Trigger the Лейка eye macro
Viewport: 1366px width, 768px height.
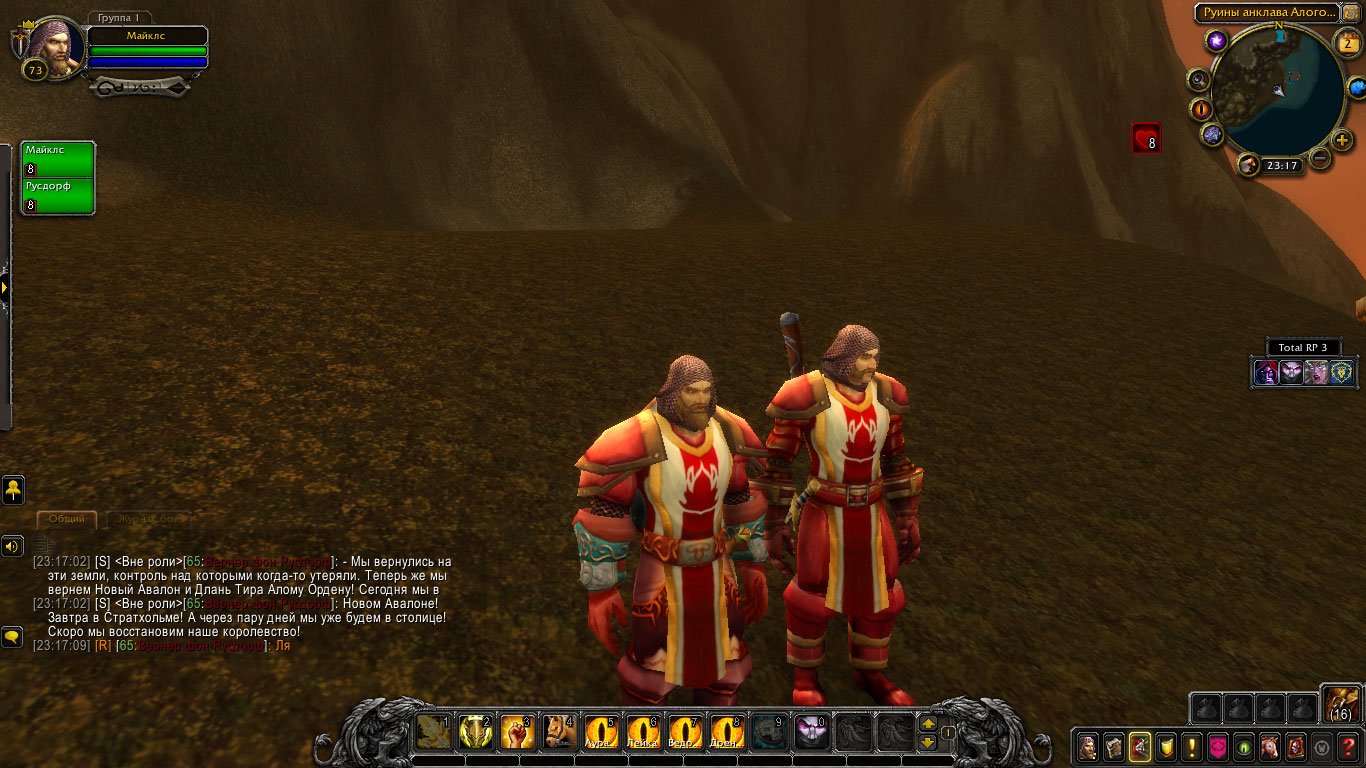[x=643, y=732]
